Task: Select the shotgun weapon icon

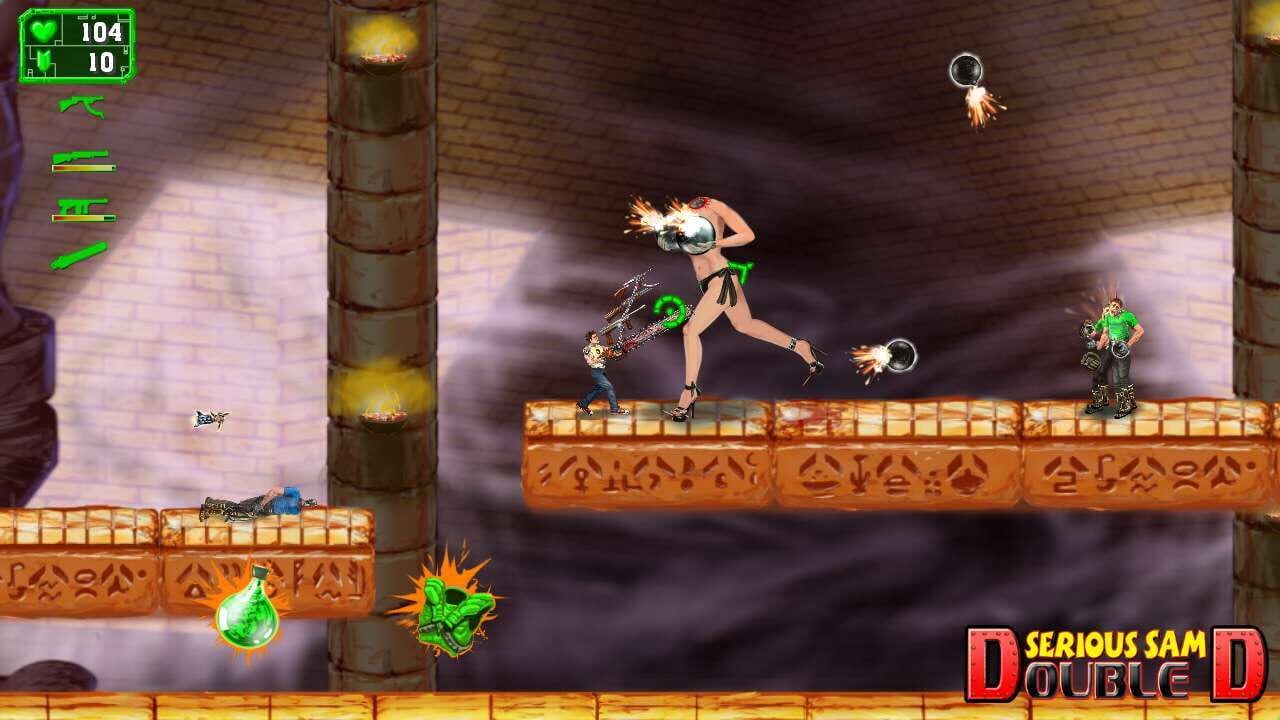Action: (80, 155)
